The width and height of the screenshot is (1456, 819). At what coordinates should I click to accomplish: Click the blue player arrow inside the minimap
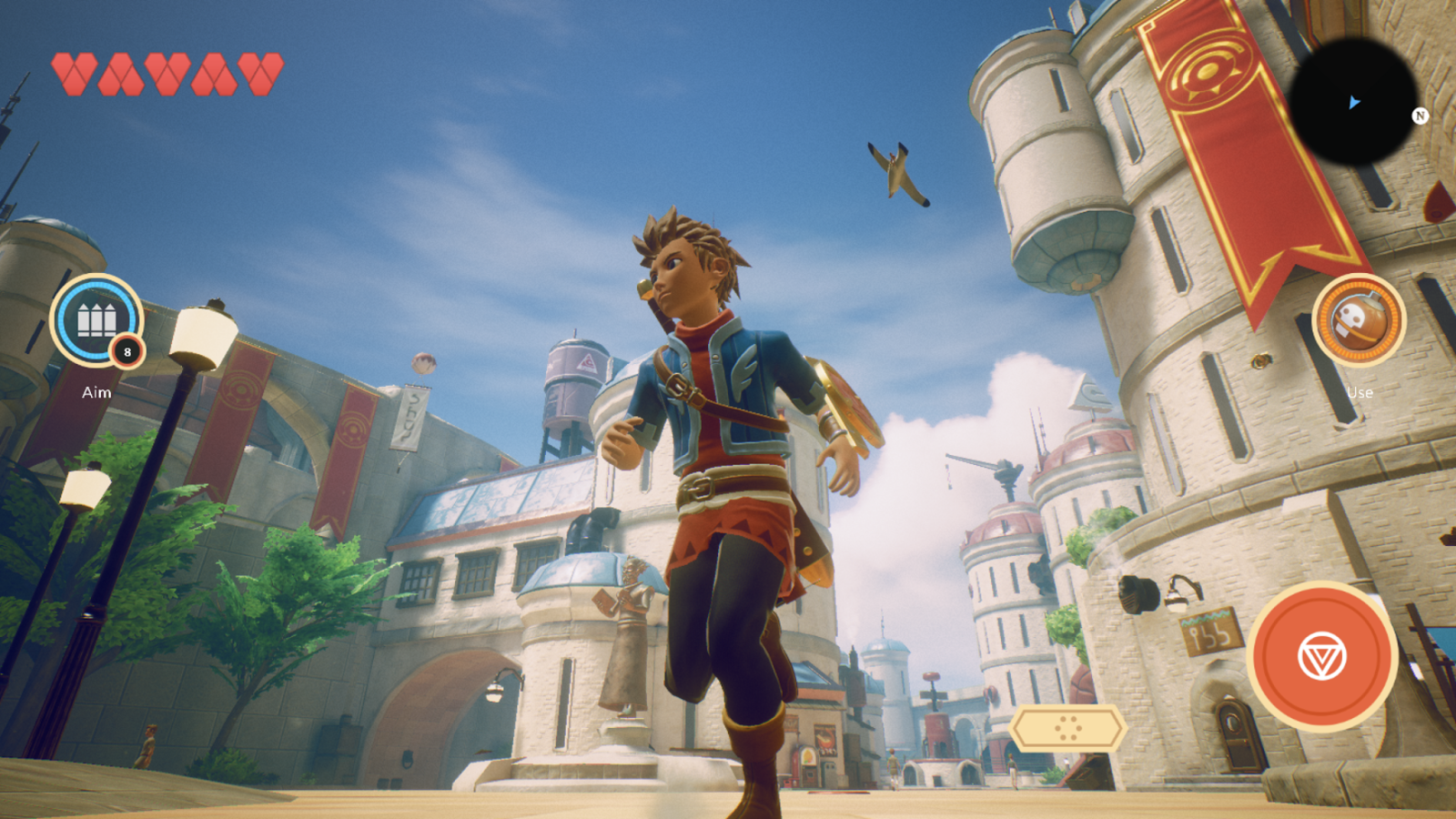(1355, 103)
